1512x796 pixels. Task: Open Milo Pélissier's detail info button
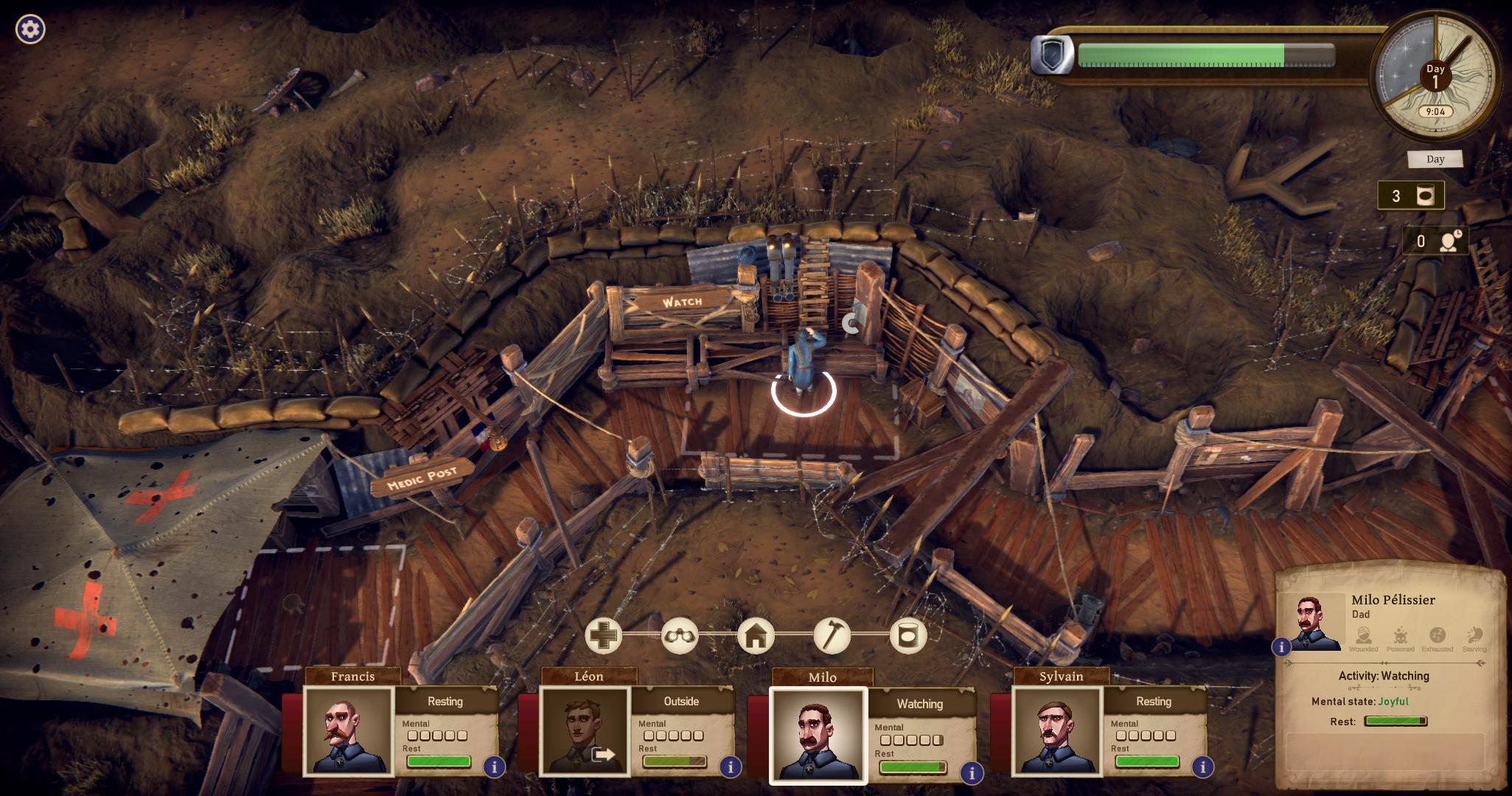click(1281, 647)
